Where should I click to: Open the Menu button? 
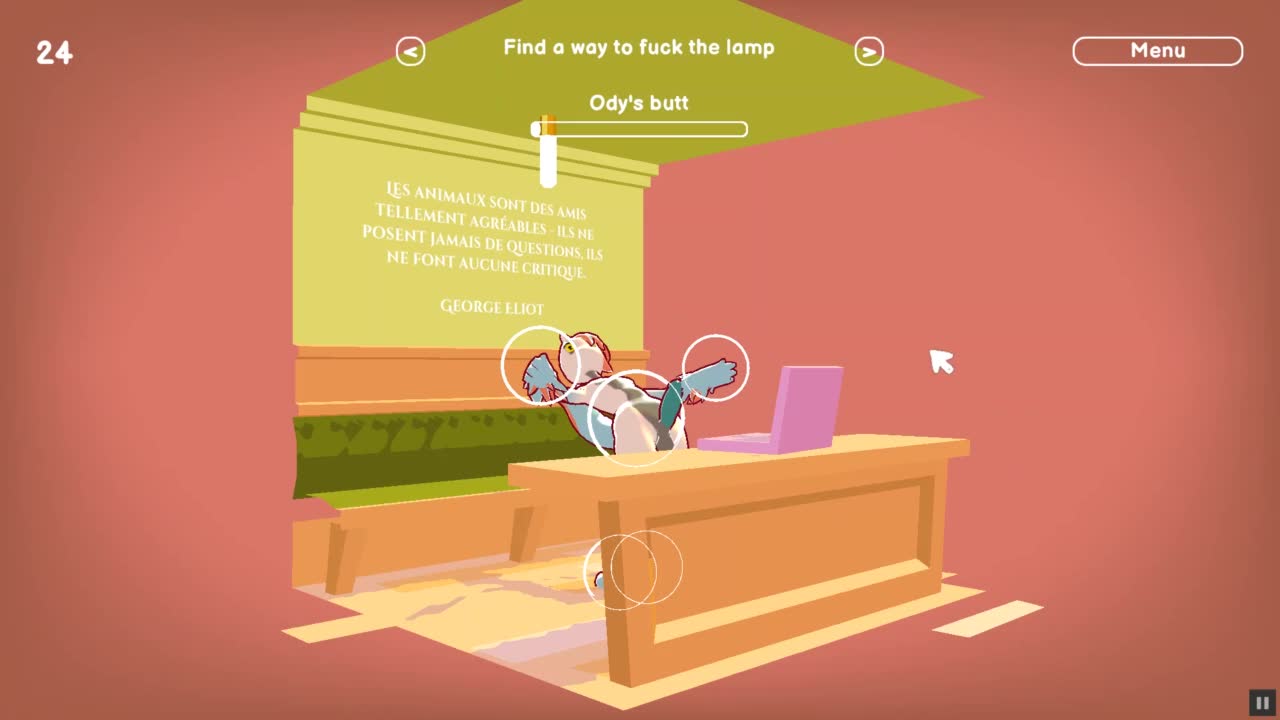point(1157,51)
